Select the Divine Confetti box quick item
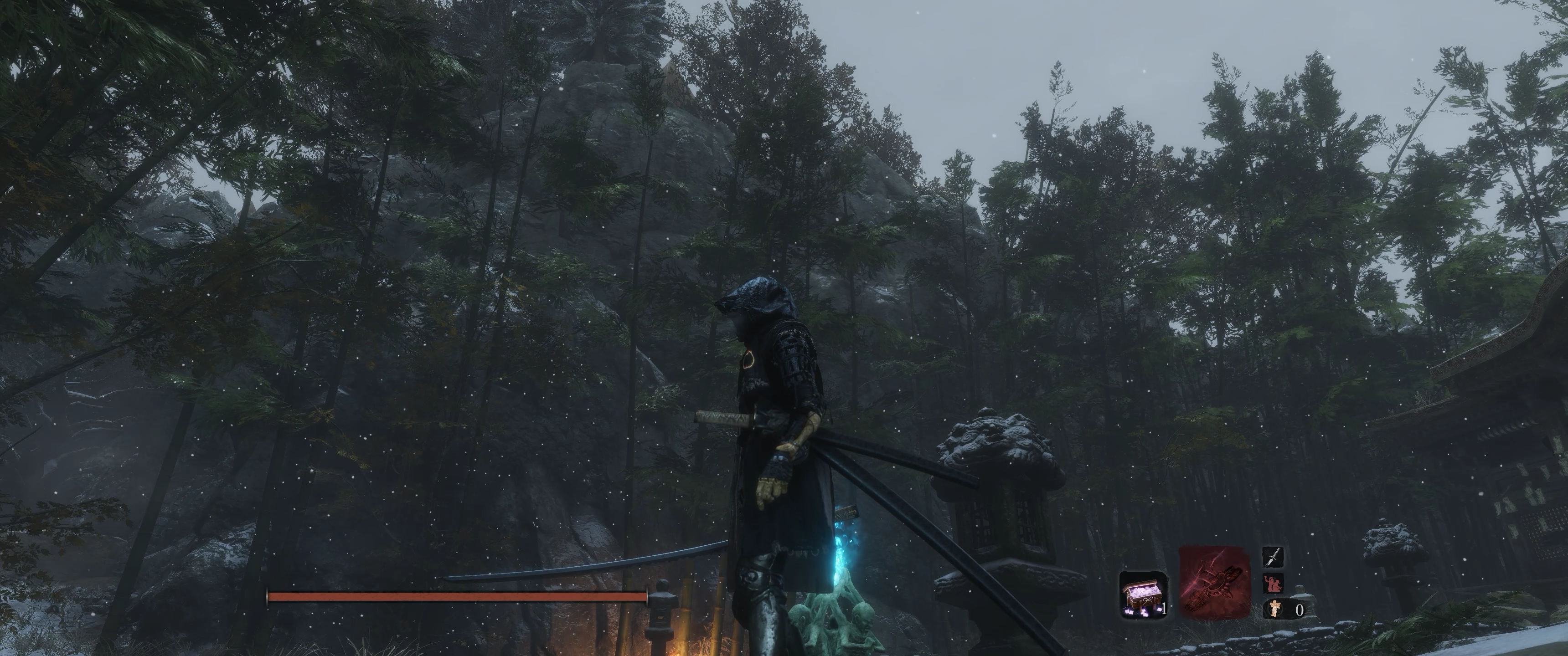 [1143, 594]
